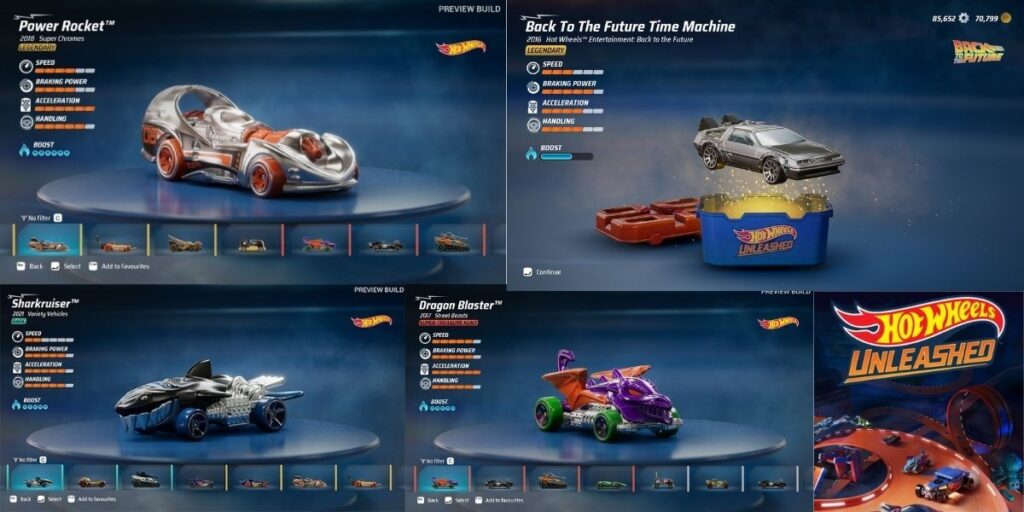
Task: Click Add to favourites on Power Rocket screen
Action: pos(120,267)
